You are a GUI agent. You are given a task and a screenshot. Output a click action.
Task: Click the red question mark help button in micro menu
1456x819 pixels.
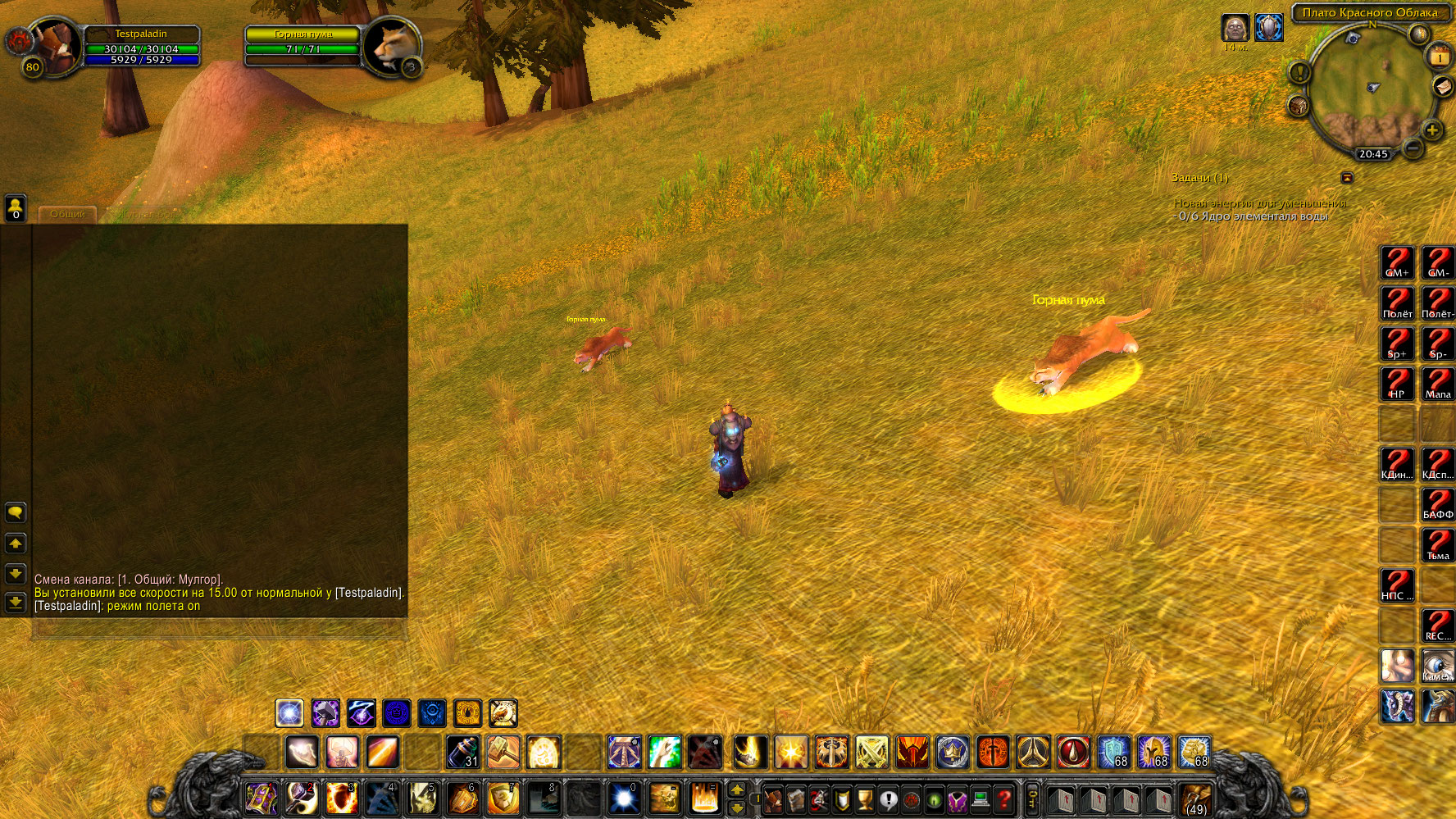(x=1004, y=799)
